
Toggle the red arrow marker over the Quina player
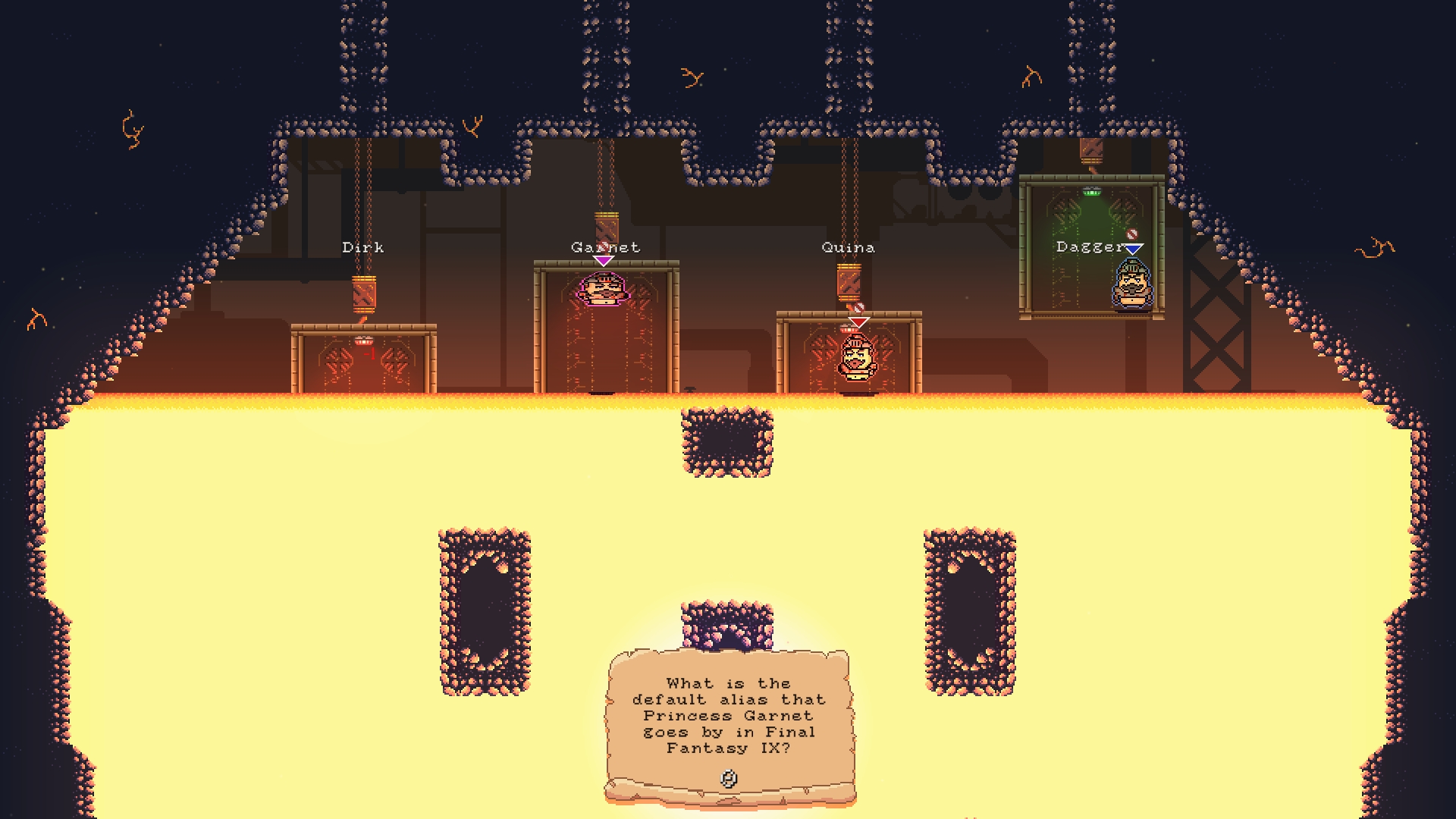[858, 322]
